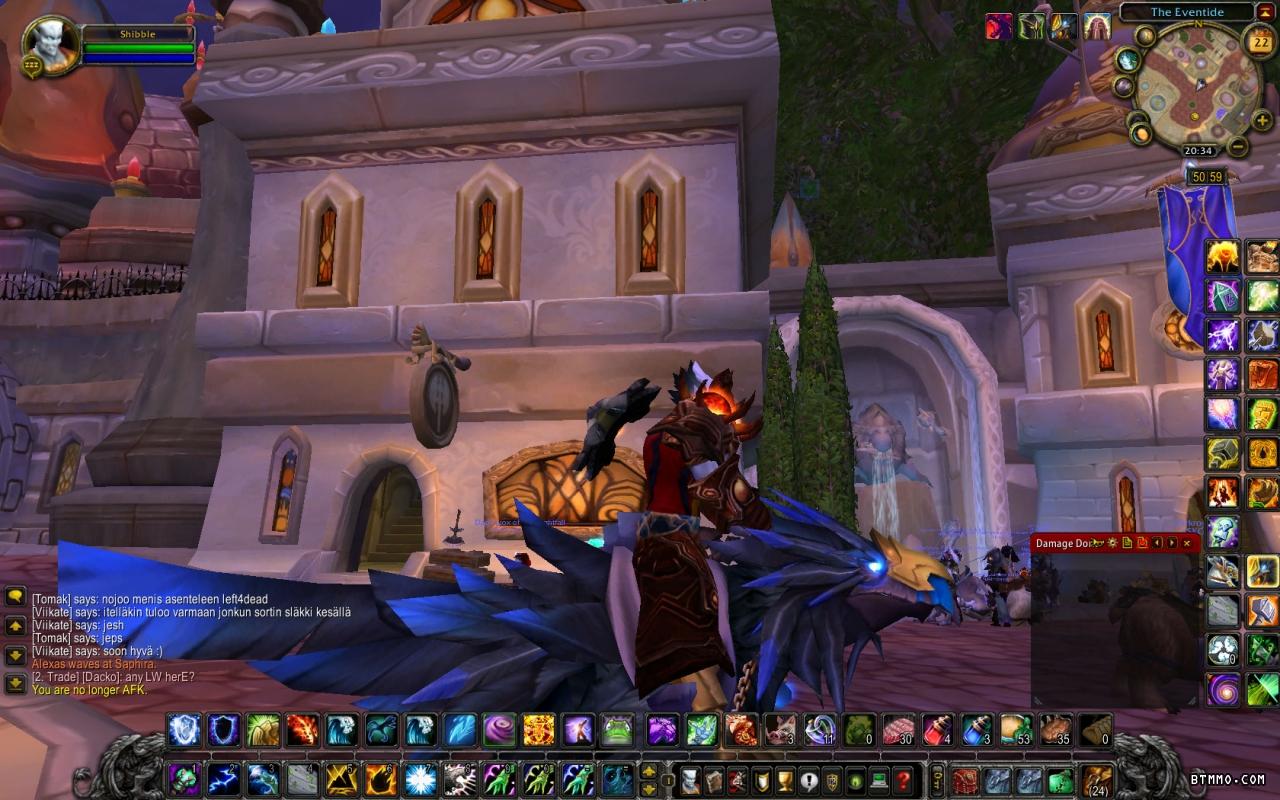Open the damage meter gear settings
Screen dimensions: 1280x800
pyautogui.click(x=1112, y=543)
